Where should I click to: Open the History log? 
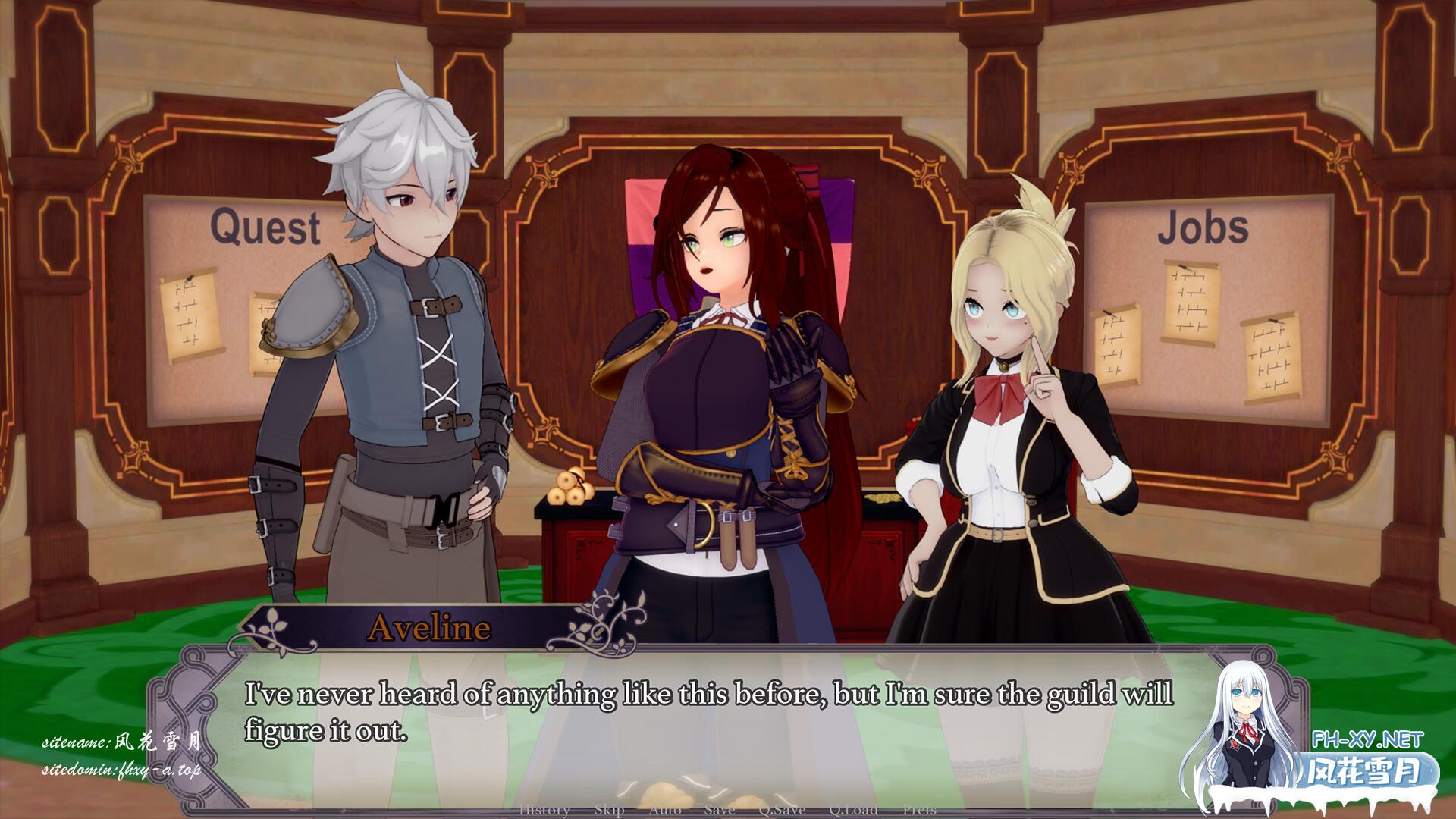click(x=544, y=810)
